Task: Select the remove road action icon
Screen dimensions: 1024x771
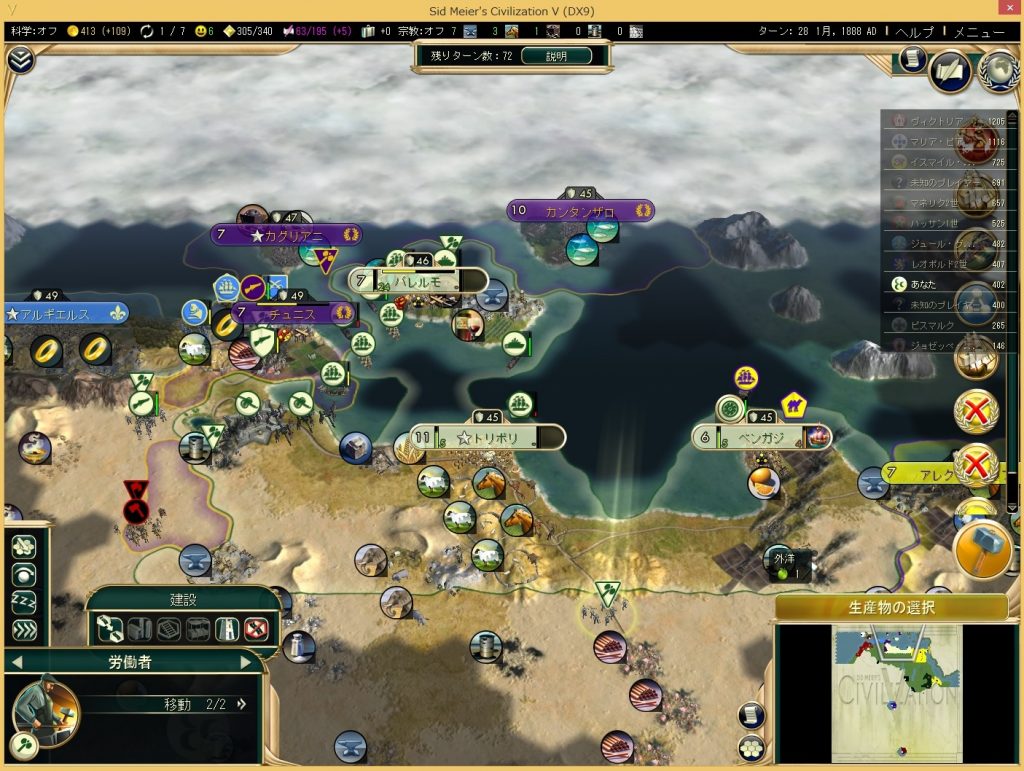Action: click(x=257, y=629)
